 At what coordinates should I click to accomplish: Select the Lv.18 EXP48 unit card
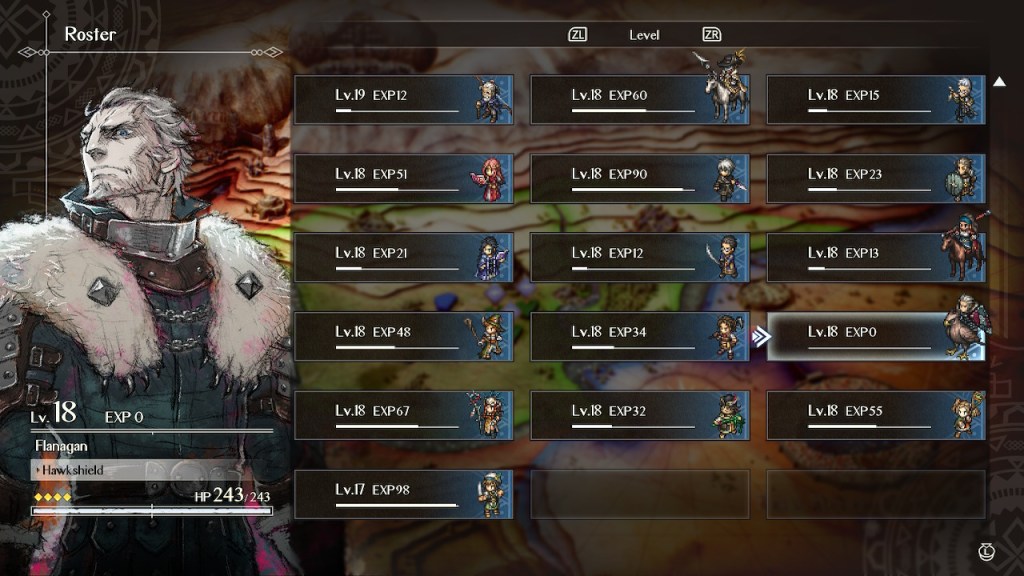point(403,337)
